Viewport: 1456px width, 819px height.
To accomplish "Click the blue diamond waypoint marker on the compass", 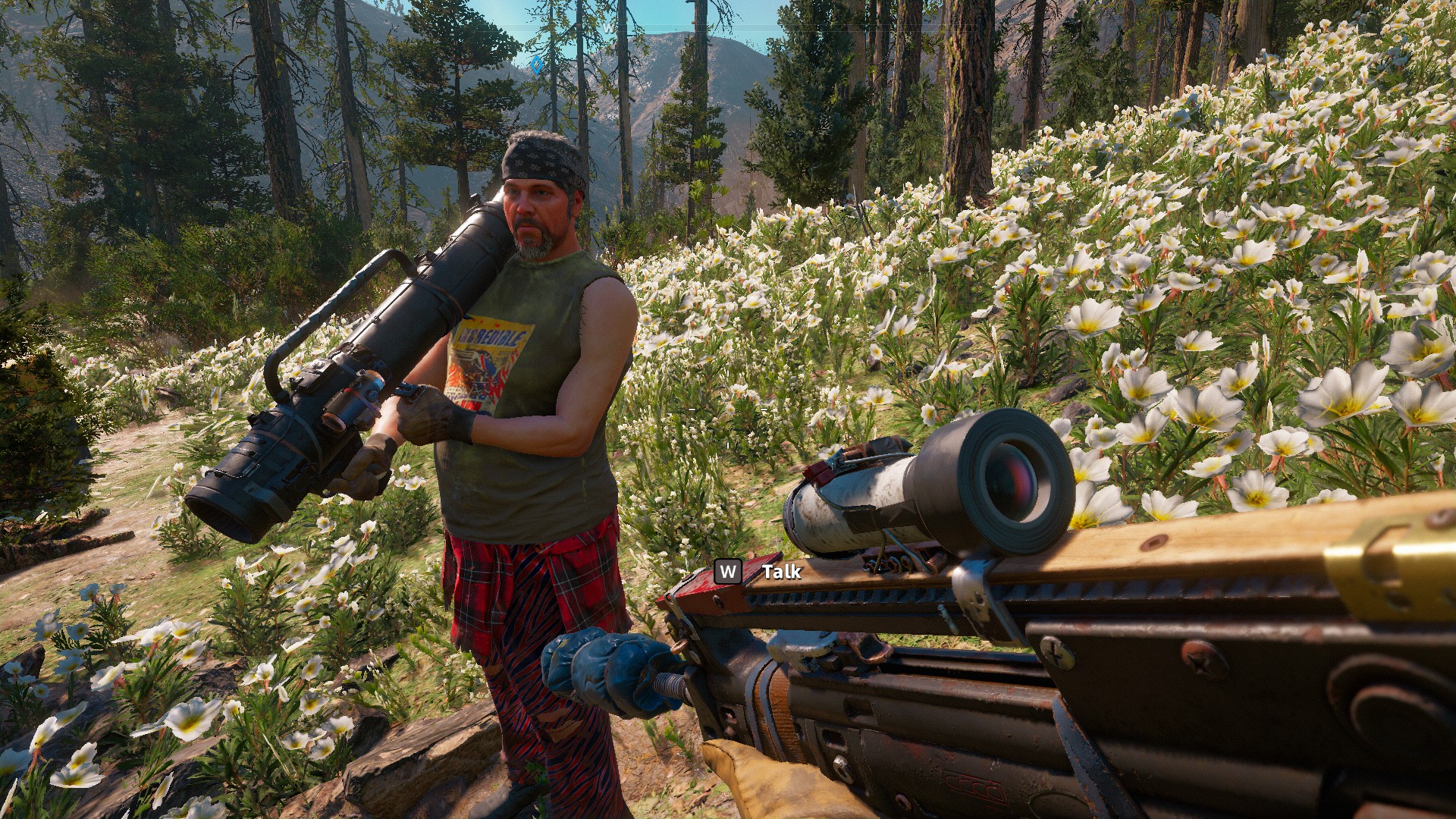I will point(535,64).
